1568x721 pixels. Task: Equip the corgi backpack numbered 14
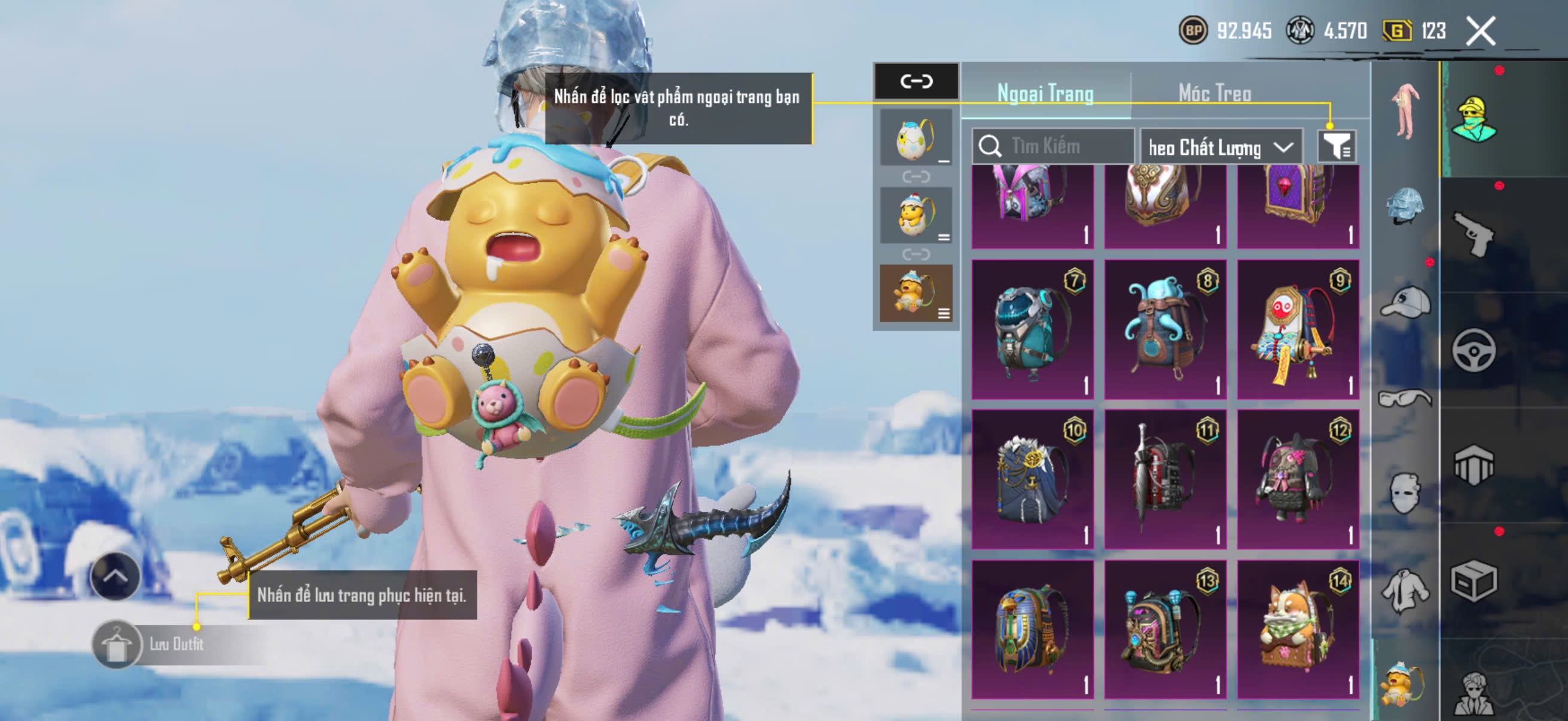point(1298,629)
